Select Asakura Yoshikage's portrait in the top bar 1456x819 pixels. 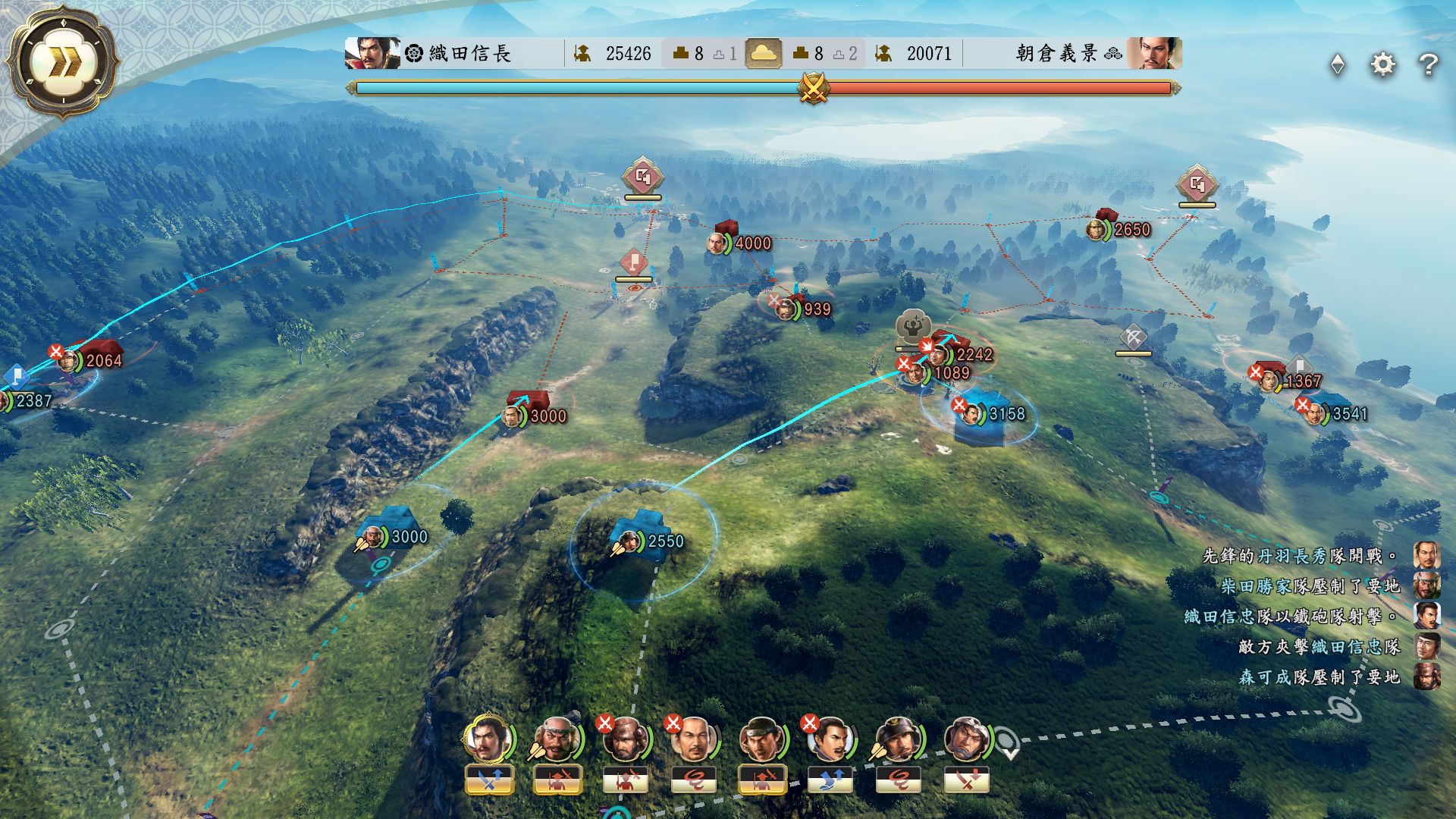(x=1153, y=53)
